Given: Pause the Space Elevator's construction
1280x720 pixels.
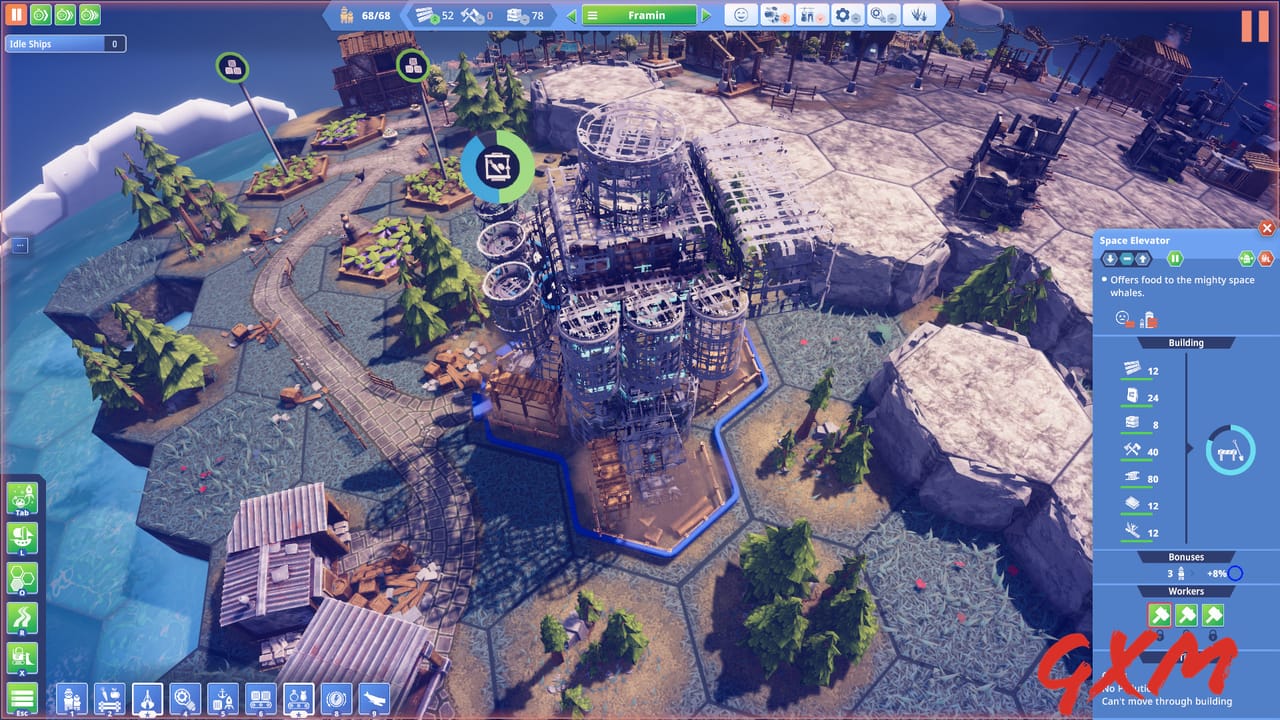Looking at the screenshot, I should pyautogui.click(x=1175, y=258).
